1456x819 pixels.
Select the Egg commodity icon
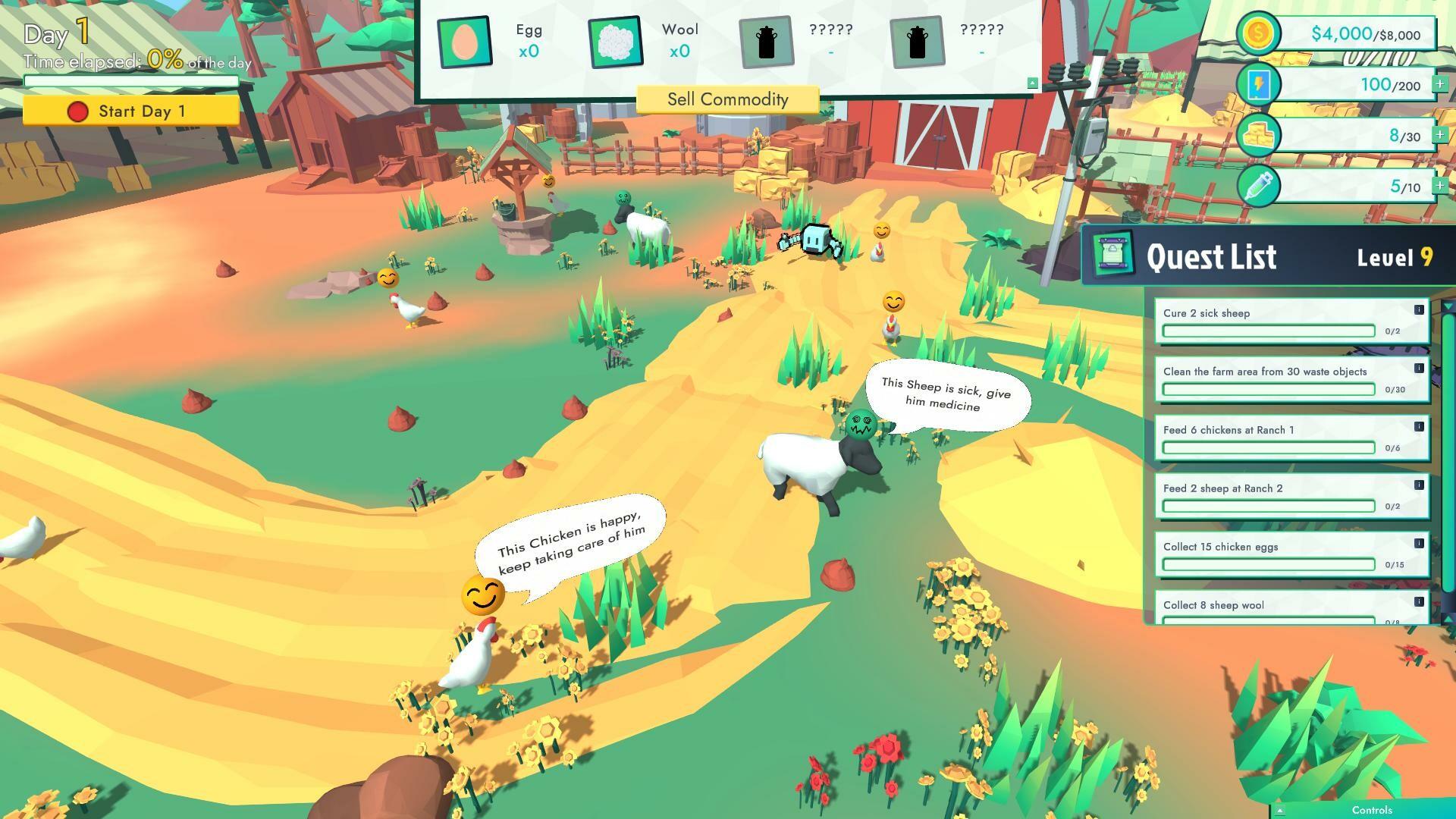464,42
